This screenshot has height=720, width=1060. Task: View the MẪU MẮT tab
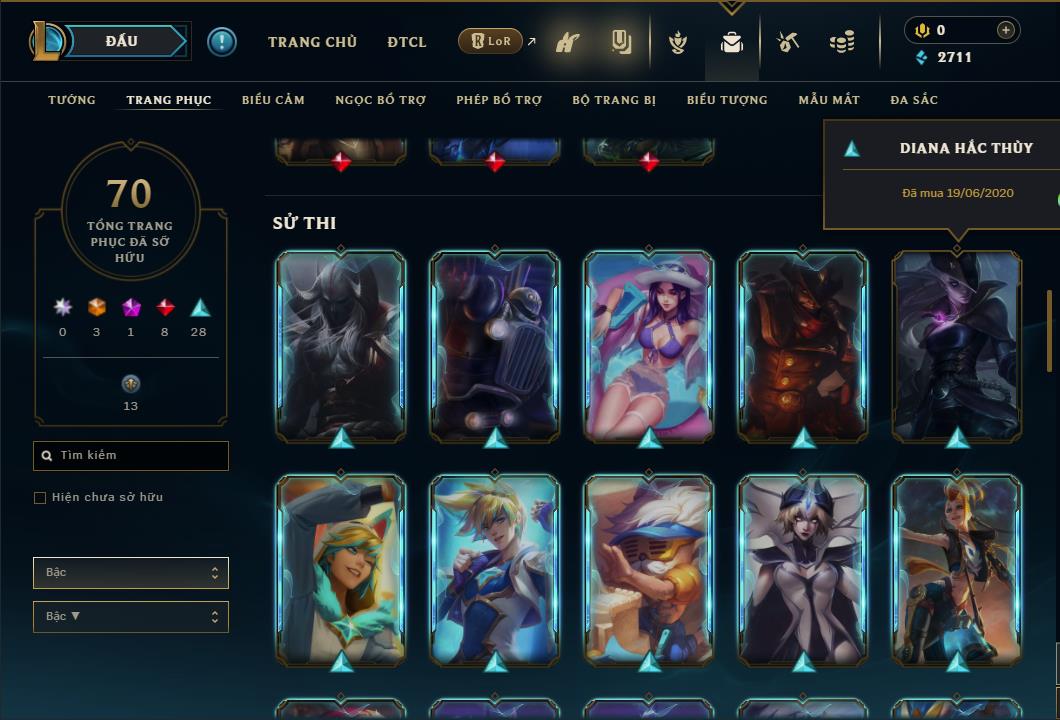click(x=829, y=100)
